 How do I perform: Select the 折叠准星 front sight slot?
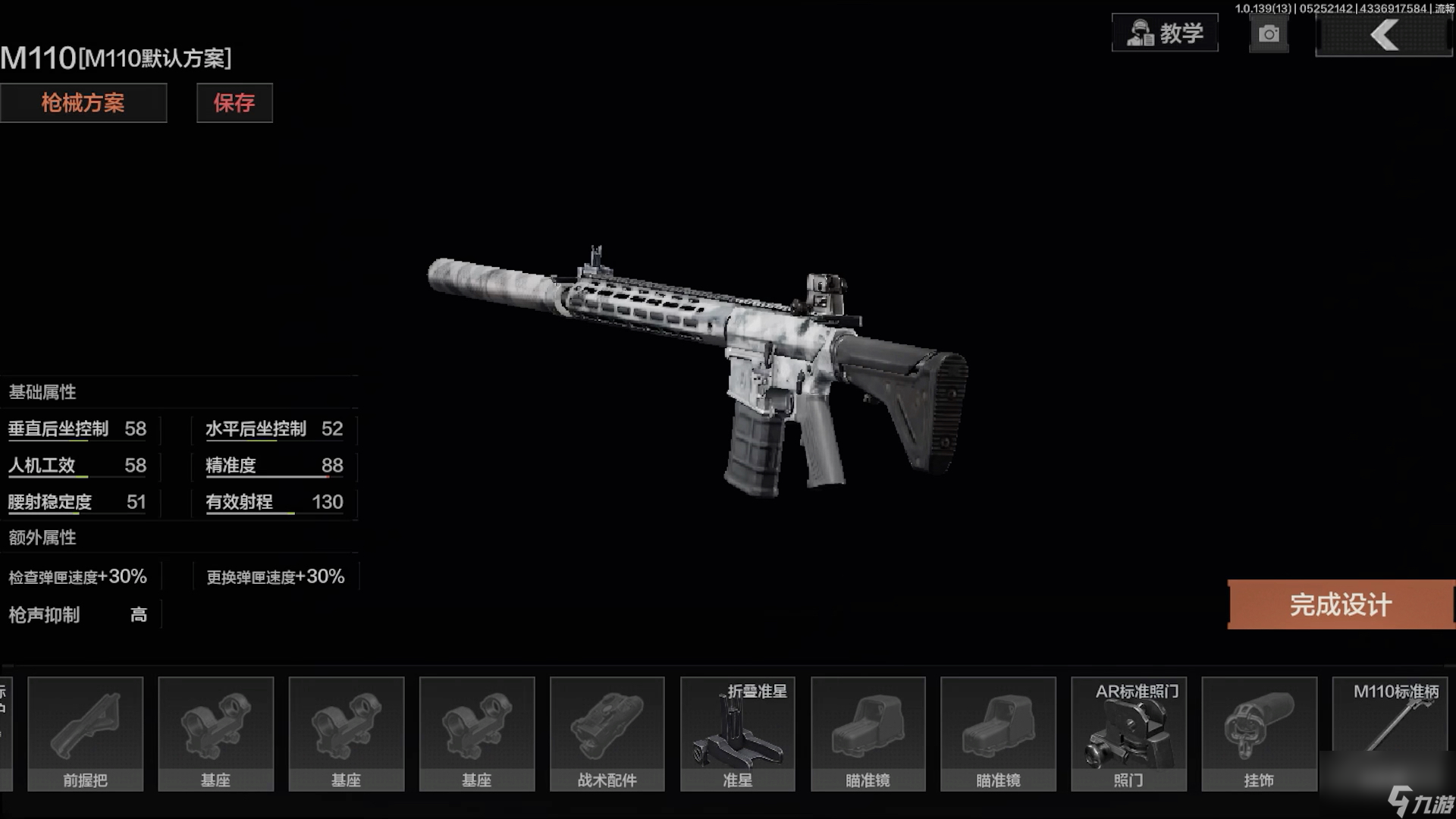[738, 734]
